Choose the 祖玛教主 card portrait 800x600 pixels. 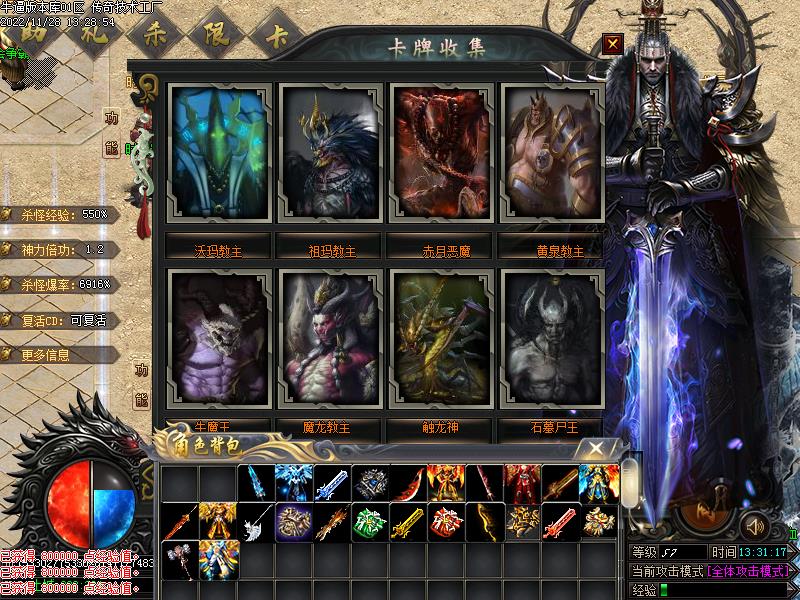pyautogui.click(x=330, y=160)
